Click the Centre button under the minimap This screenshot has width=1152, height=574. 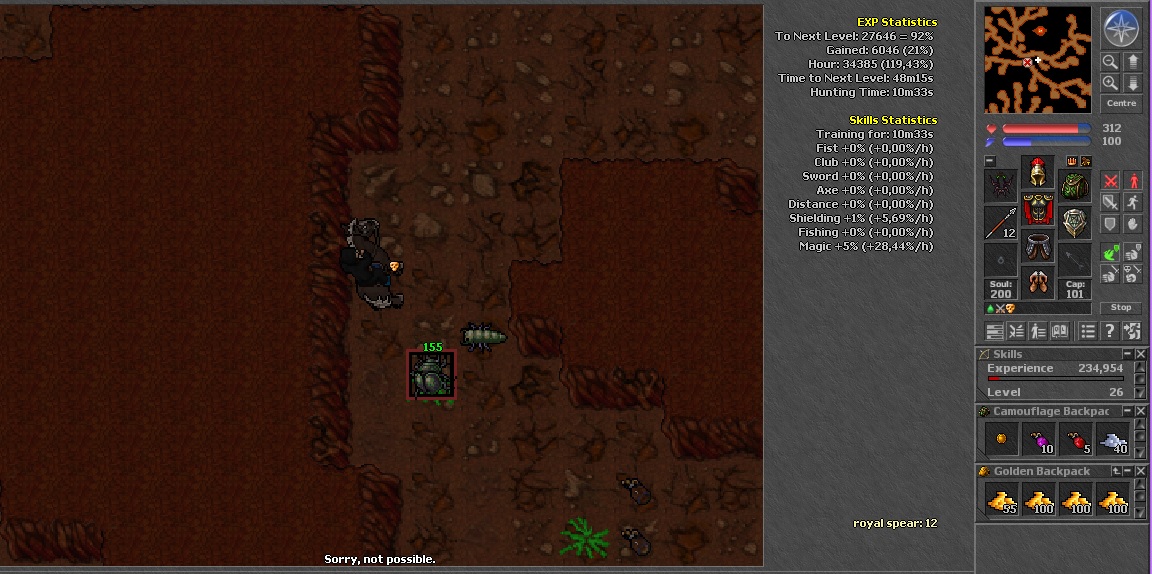point(1121,104)
